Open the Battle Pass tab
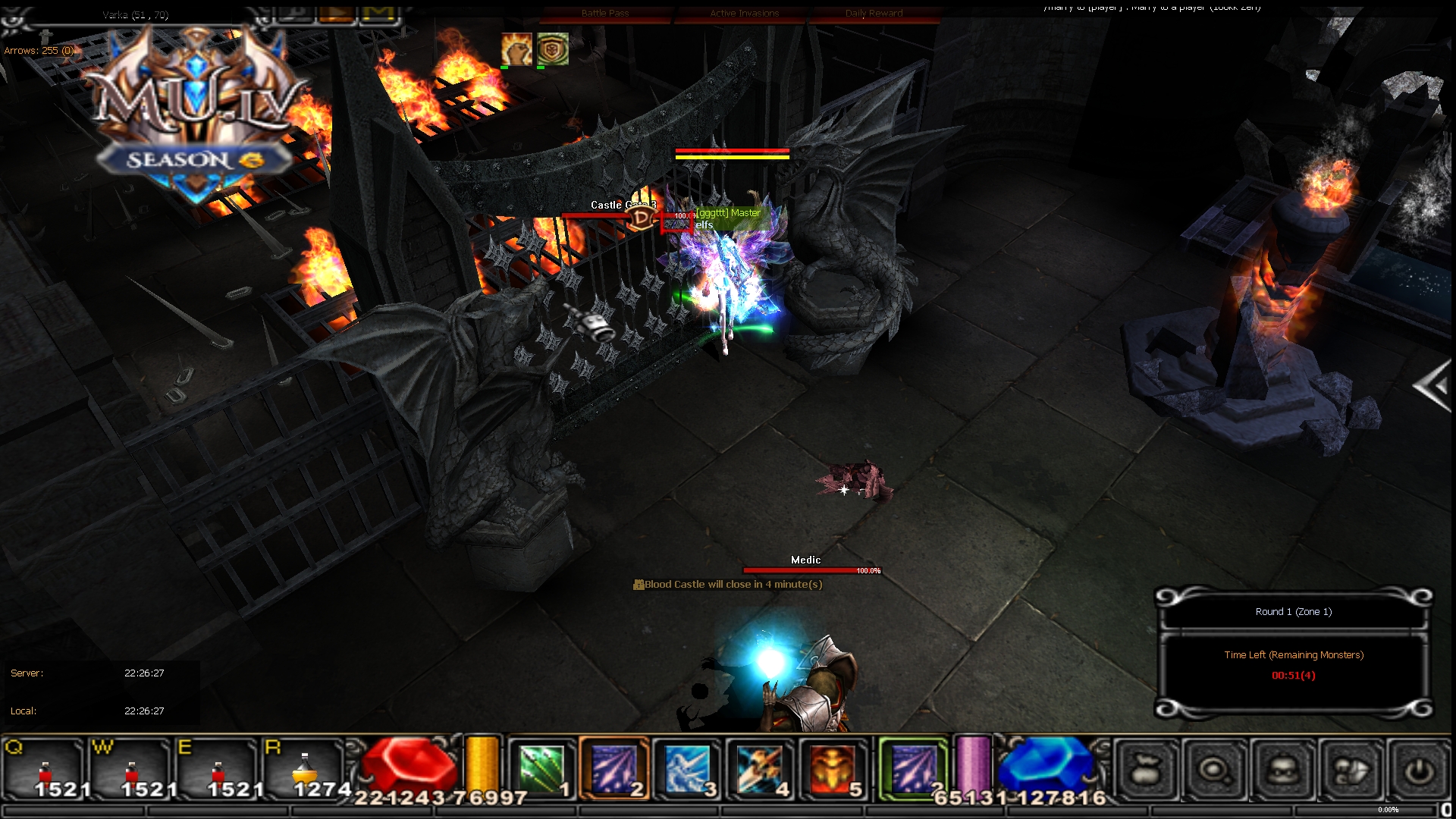 click(605, 13)
